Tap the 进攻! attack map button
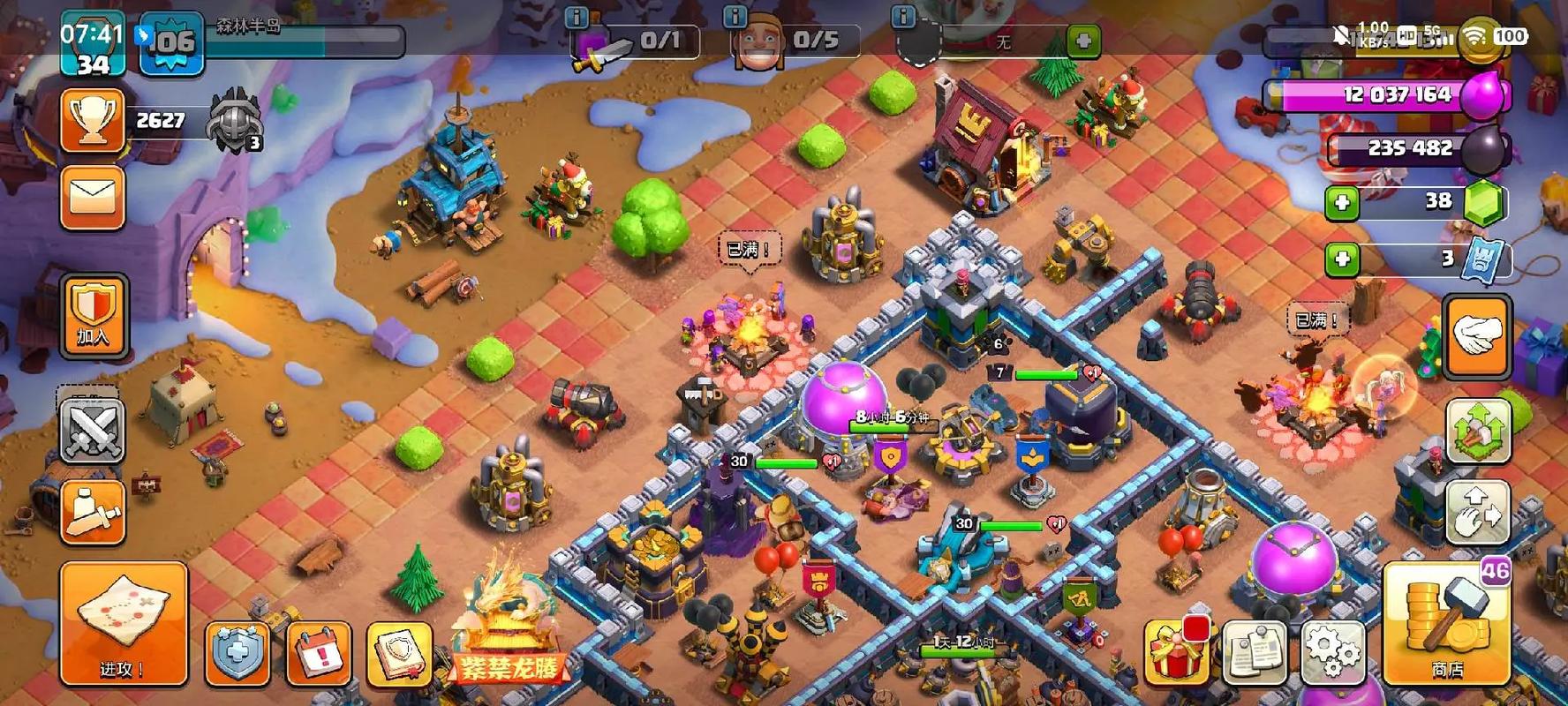Screen dimensions: 1568x706 tap(124, 622)
